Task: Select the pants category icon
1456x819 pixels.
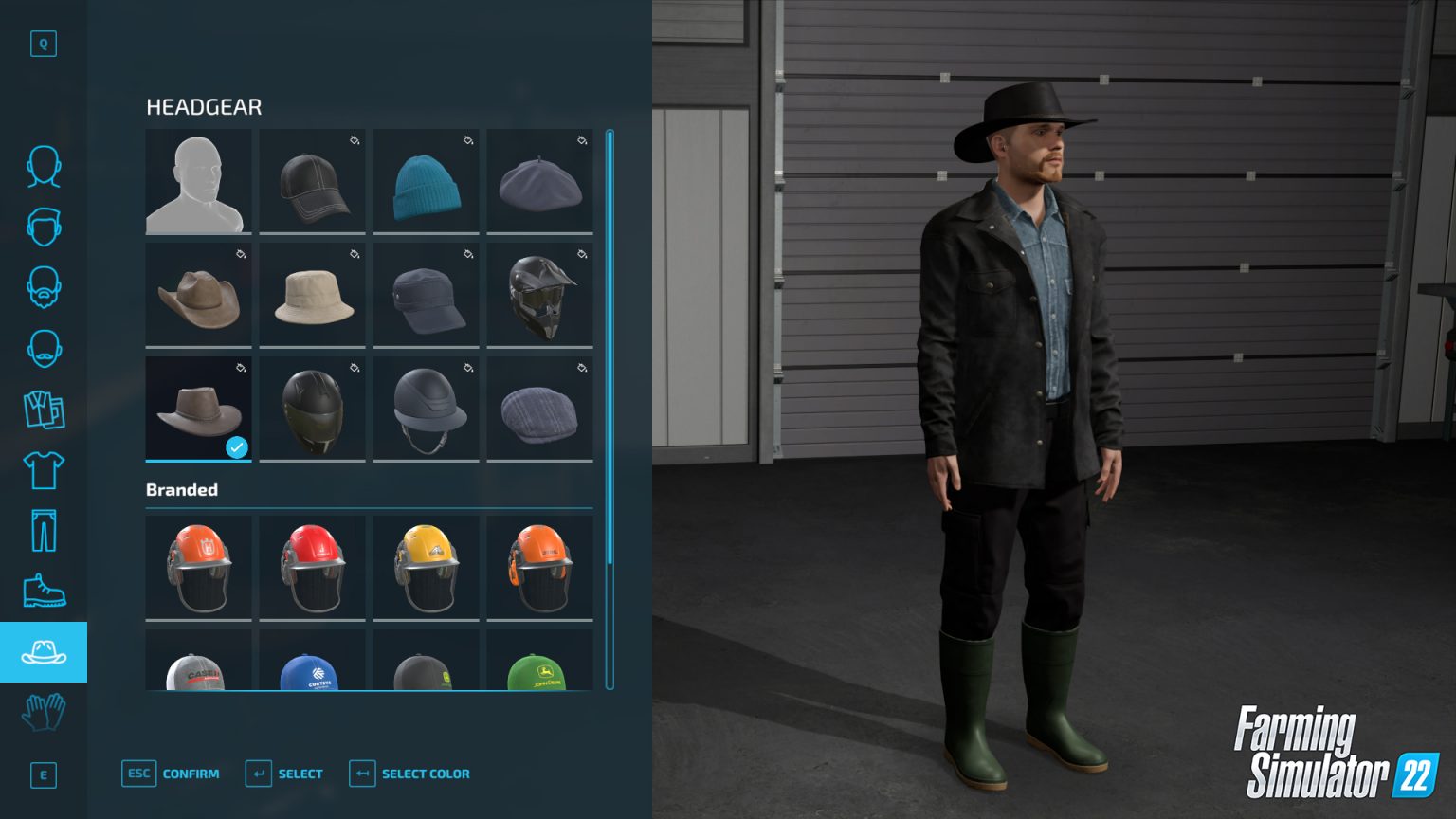Action: click(44, 529)
